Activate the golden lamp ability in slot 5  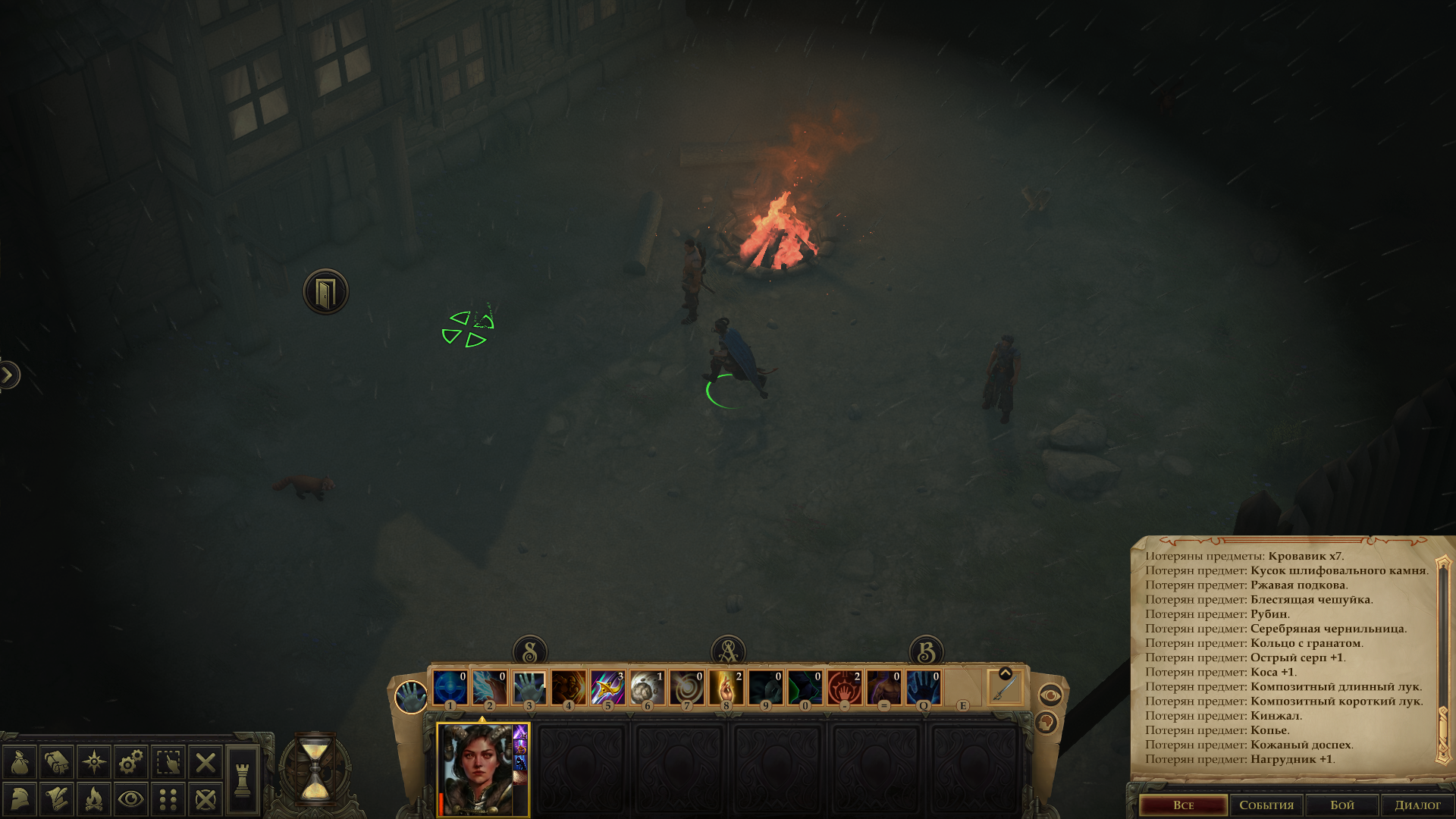[x=607, y=687]
